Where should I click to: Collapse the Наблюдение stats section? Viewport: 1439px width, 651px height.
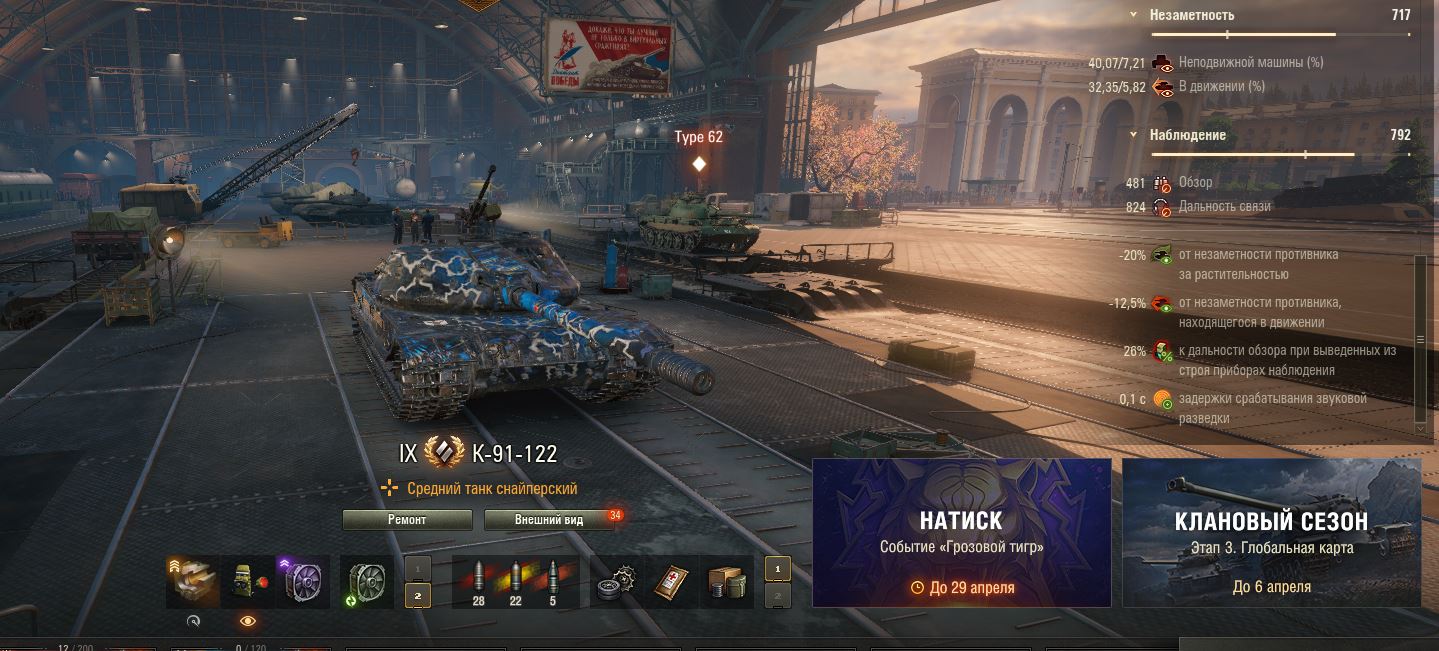(x=1133, y=135)
